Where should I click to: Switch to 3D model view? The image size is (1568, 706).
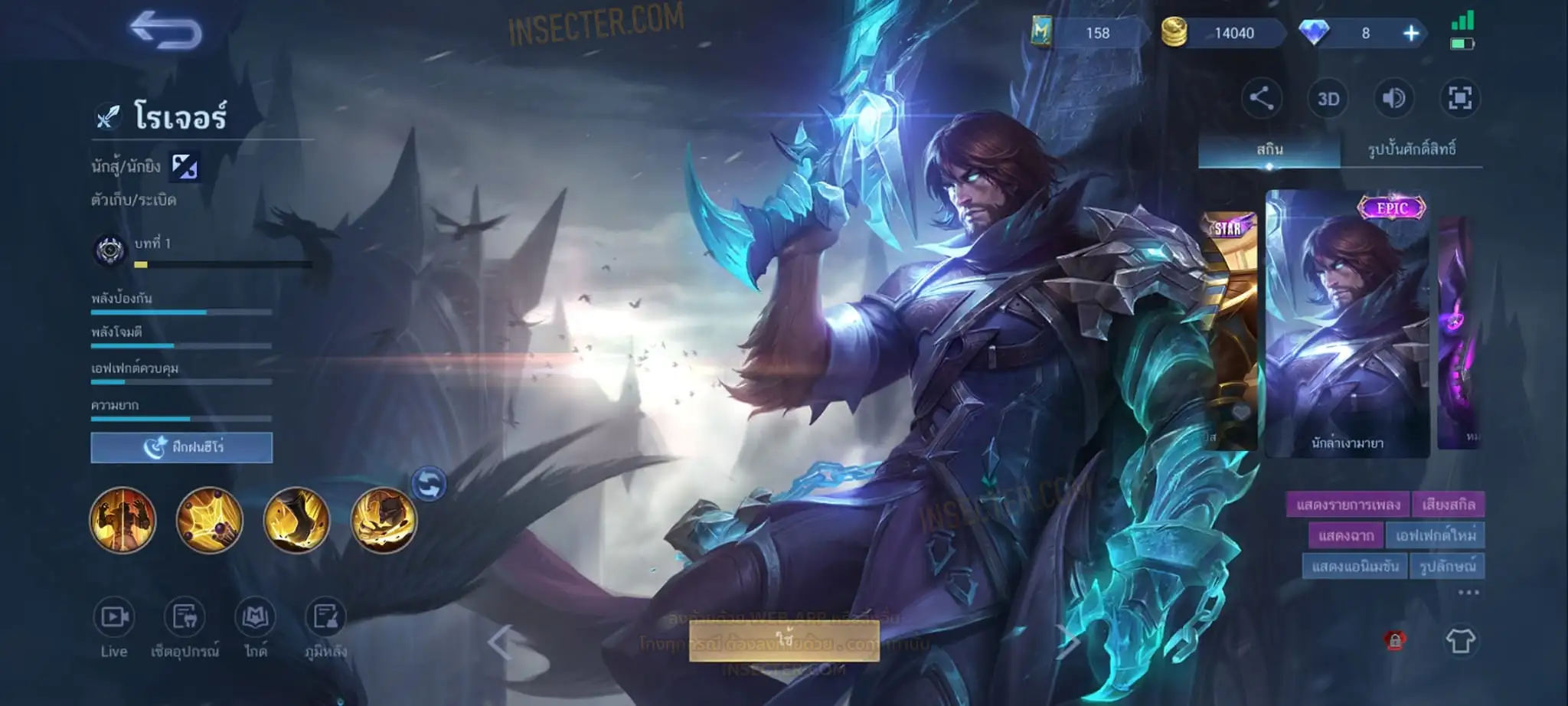(x=1328, y=99)
